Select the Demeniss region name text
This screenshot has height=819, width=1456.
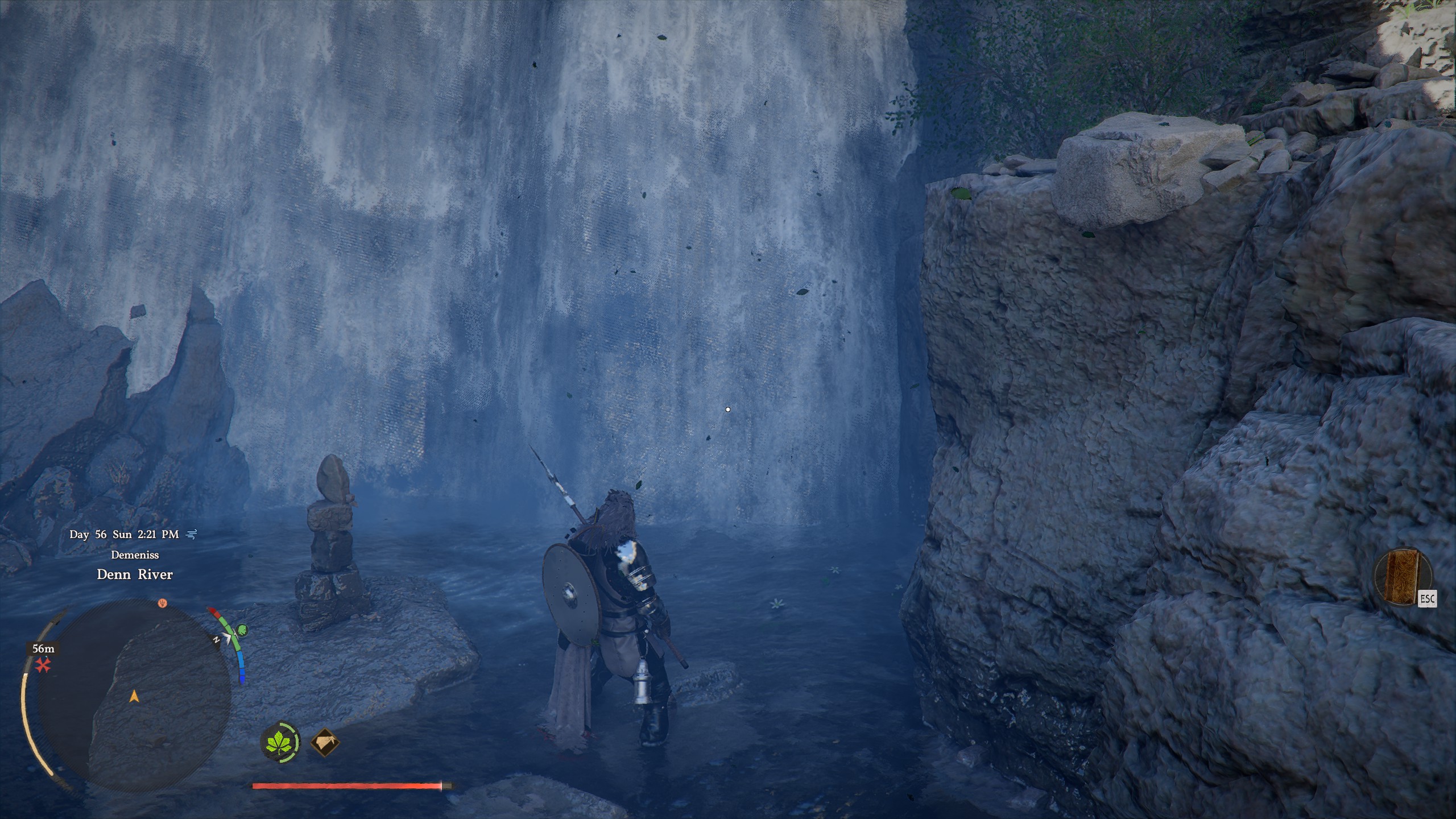[x=135, y=555]
